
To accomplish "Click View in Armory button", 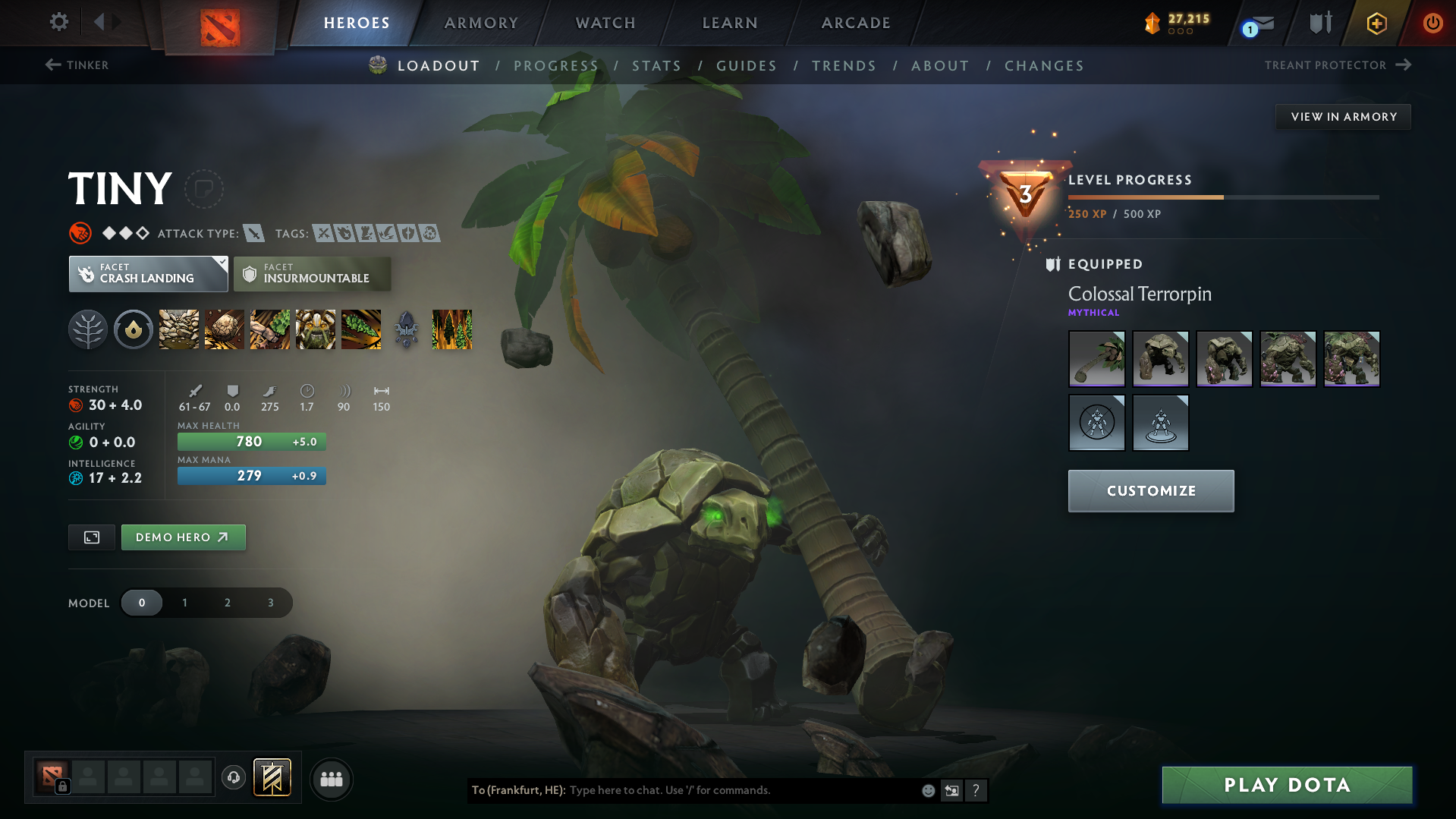I will coord(1343,117).
